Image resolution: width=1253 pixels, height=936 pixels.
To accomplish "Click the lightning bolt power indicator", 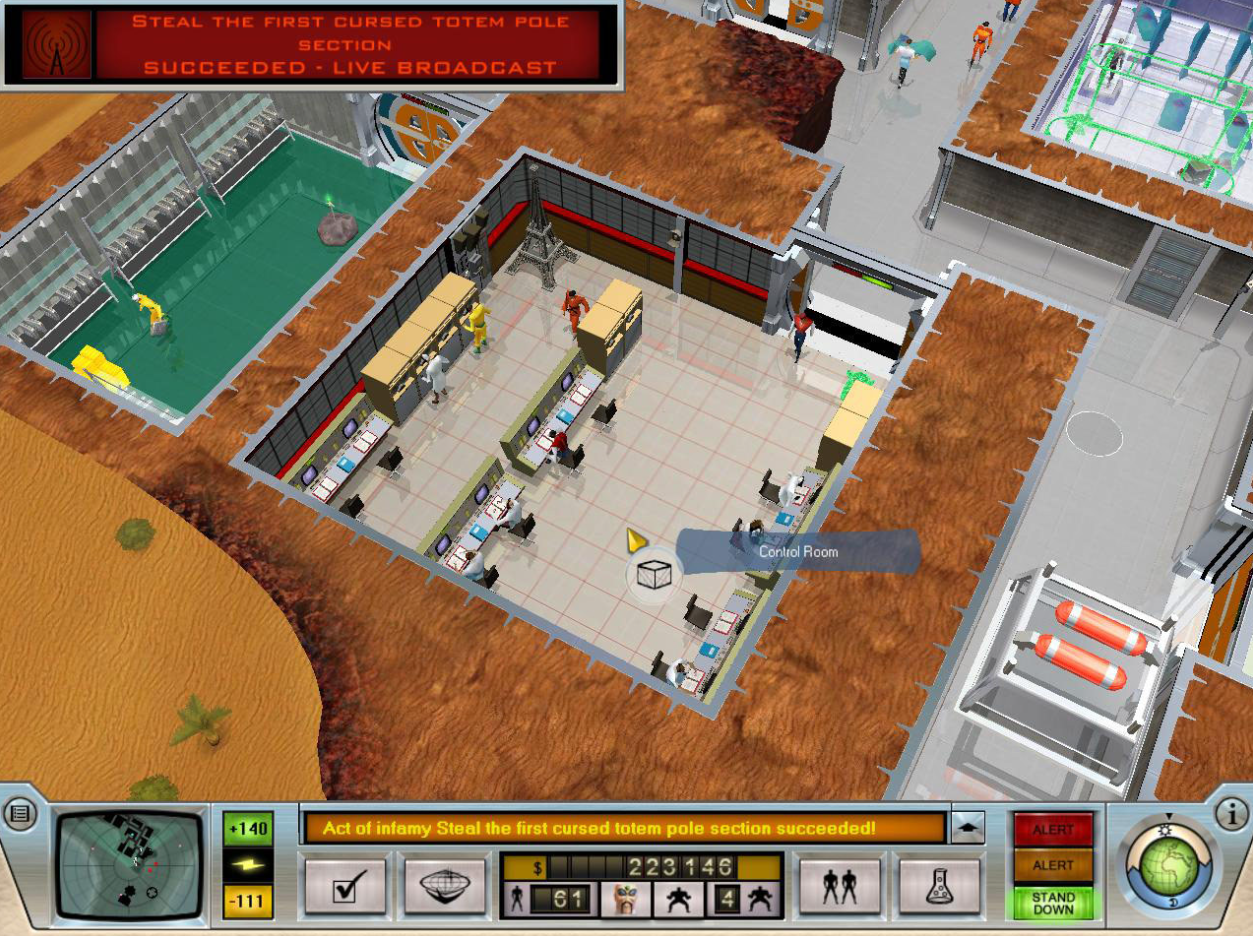I will pos(248,865).
